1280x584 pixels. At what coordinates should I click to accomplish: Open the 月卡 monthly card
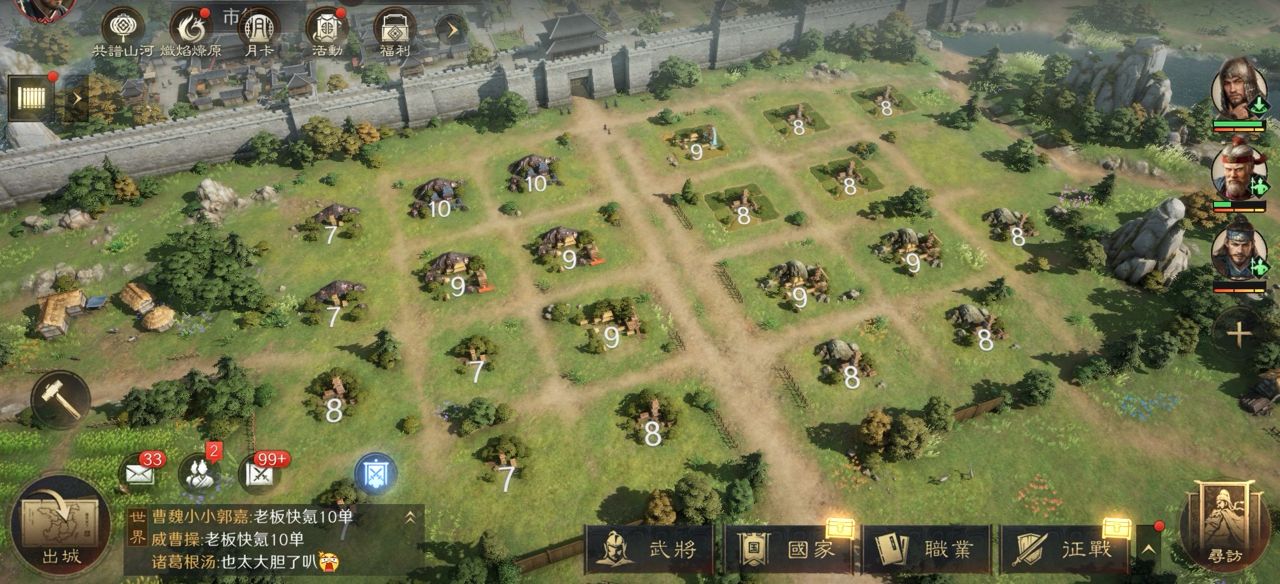coord(259,30)
